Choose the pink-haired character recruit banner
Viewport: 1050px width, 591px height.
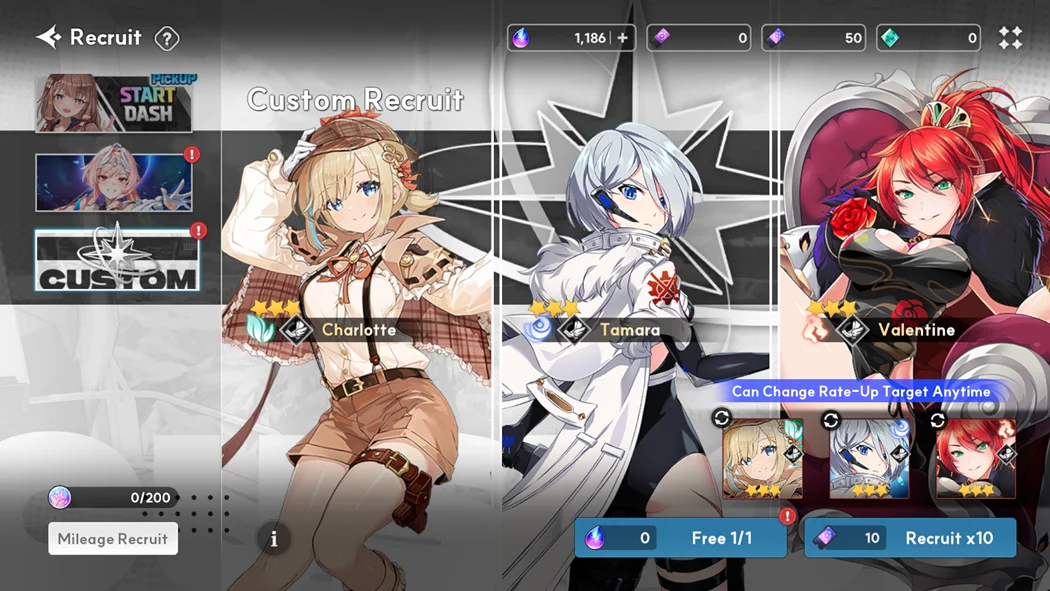(x=115, y=182)
